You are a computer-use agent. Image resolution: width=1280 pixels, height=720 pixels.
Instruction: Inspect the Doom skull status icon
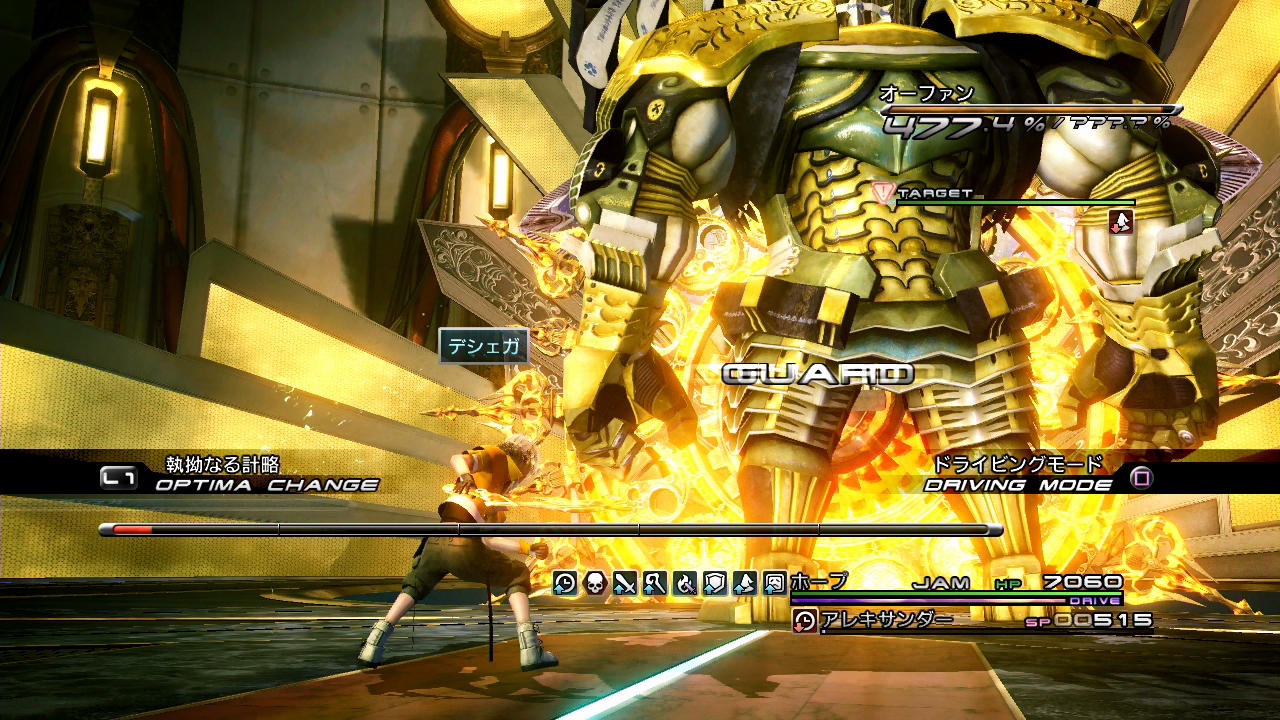pos(595,582)
